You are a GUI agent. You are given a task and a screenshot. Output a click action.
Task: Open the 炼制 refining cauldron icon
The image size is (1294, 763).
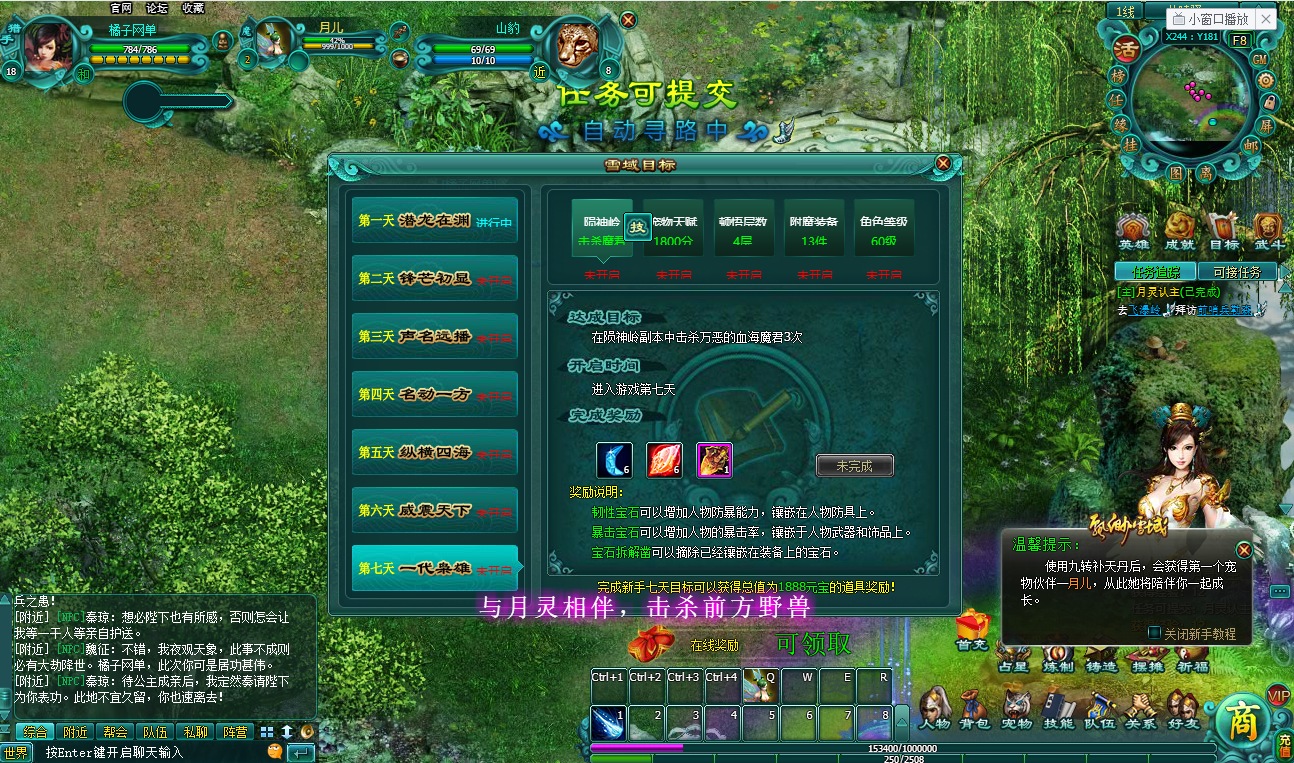click(x=1059, y=653)
